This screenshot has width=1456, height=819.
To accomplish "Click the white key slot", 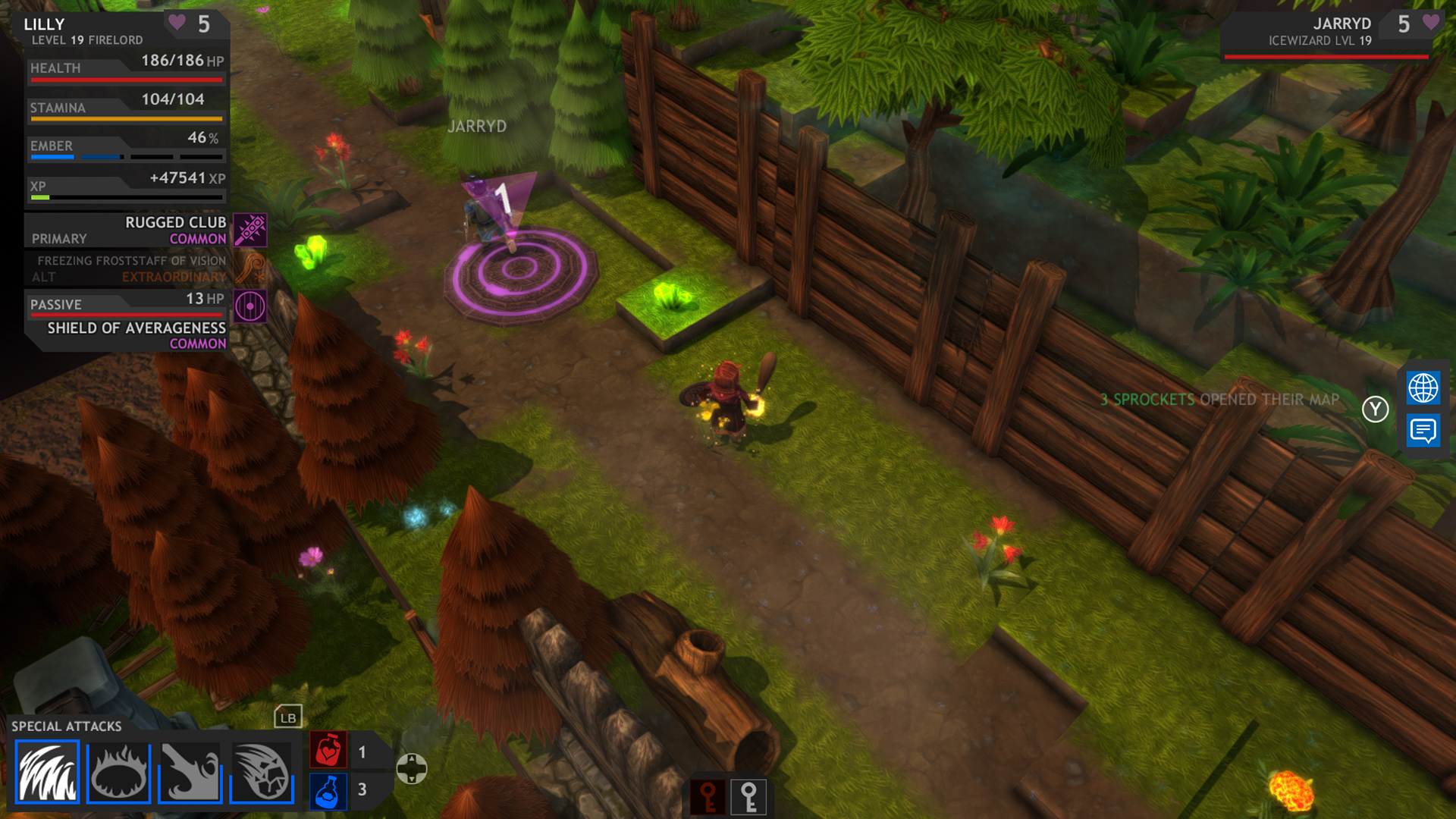I will tap(748, 797).
